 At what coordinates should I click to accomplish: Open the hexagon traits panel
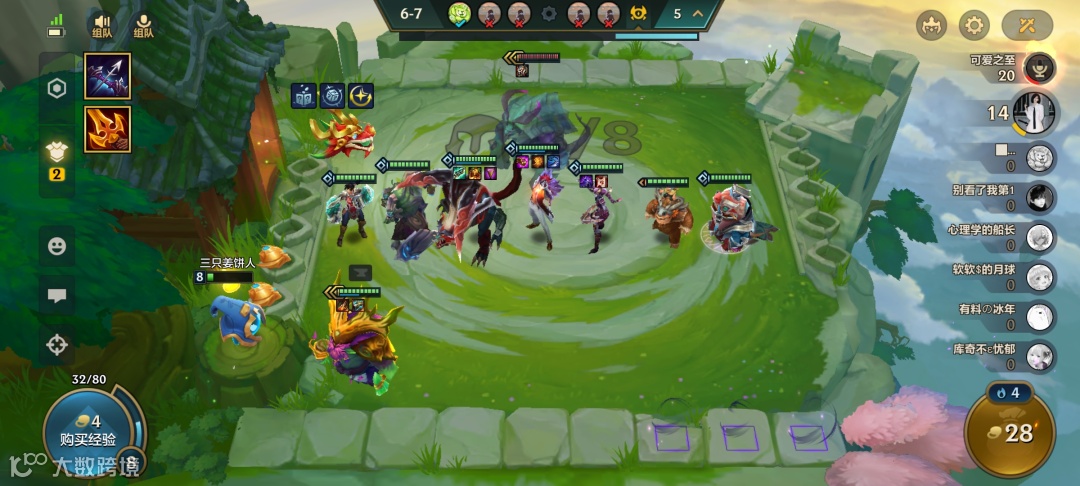57,89
